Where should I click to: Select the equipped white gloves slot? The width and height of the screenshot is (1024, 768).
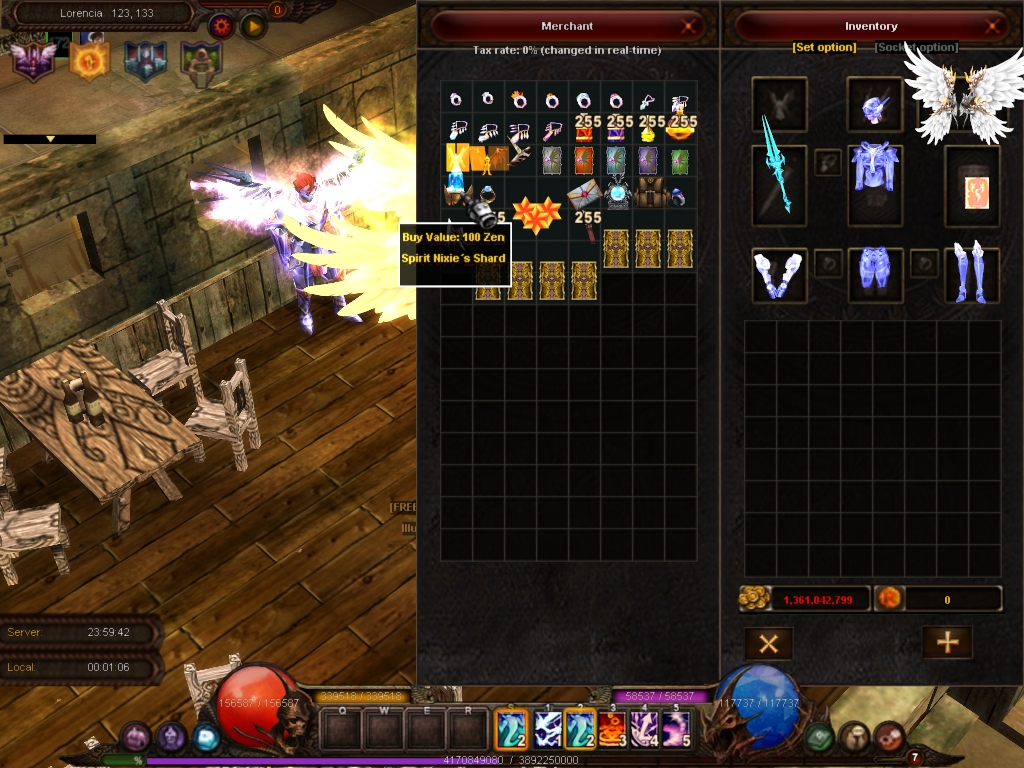pyautogui.click(x=778, y=276)
